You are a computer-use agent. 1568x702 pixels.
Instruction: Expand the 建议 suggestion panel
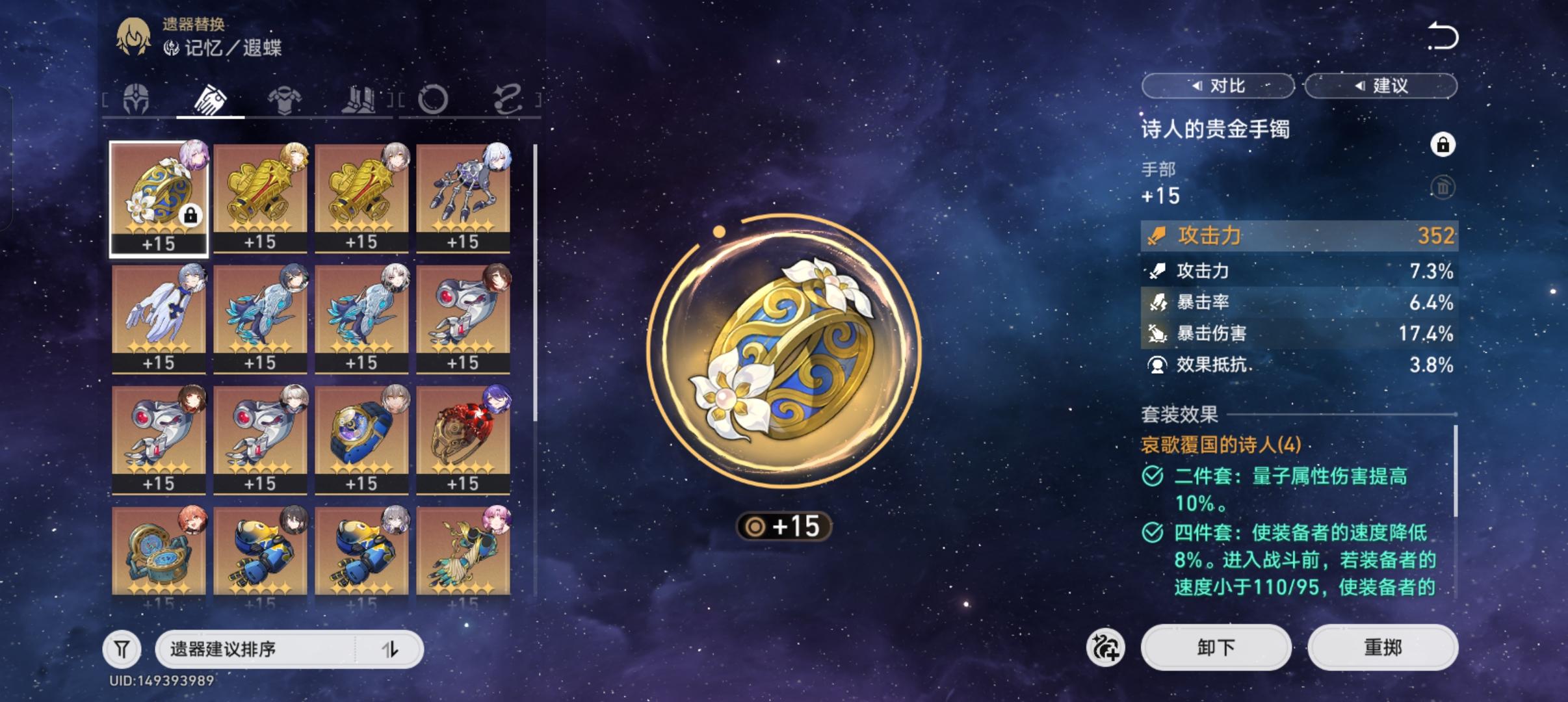[x=1381, y=85]
